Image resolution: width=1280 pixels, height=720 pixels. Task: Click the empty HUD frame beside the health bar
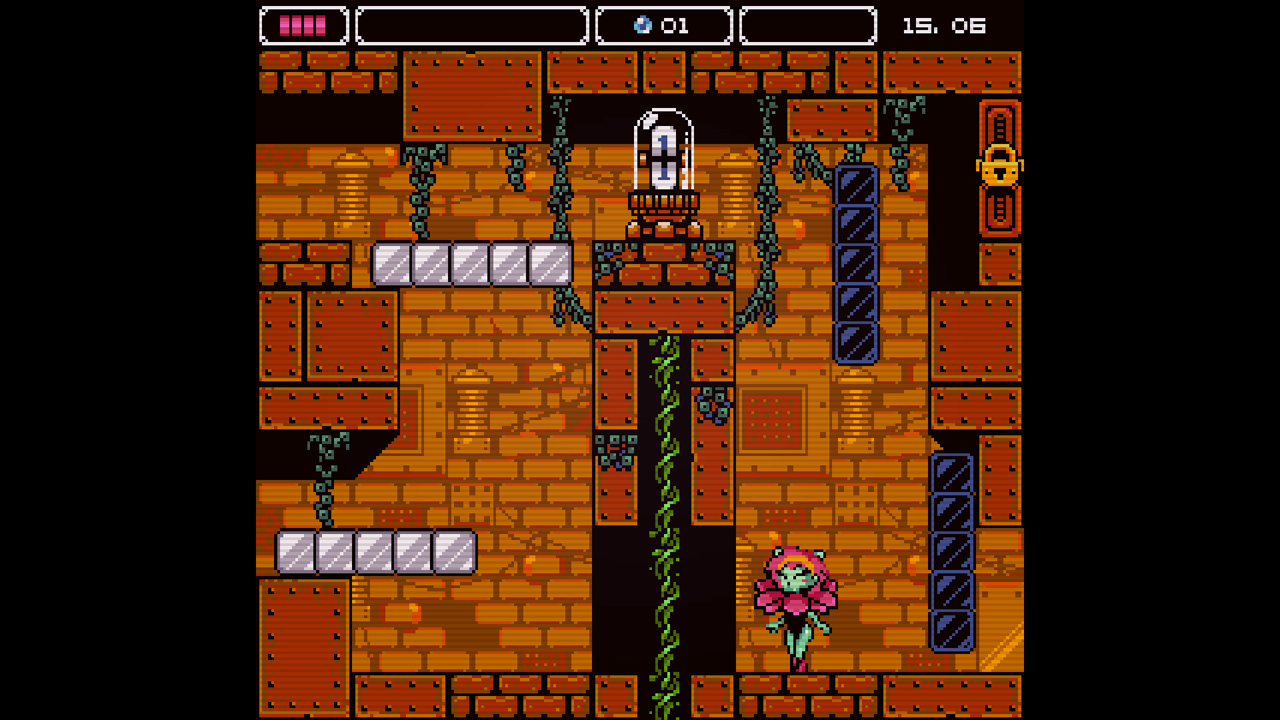click(x=471, y=26)
